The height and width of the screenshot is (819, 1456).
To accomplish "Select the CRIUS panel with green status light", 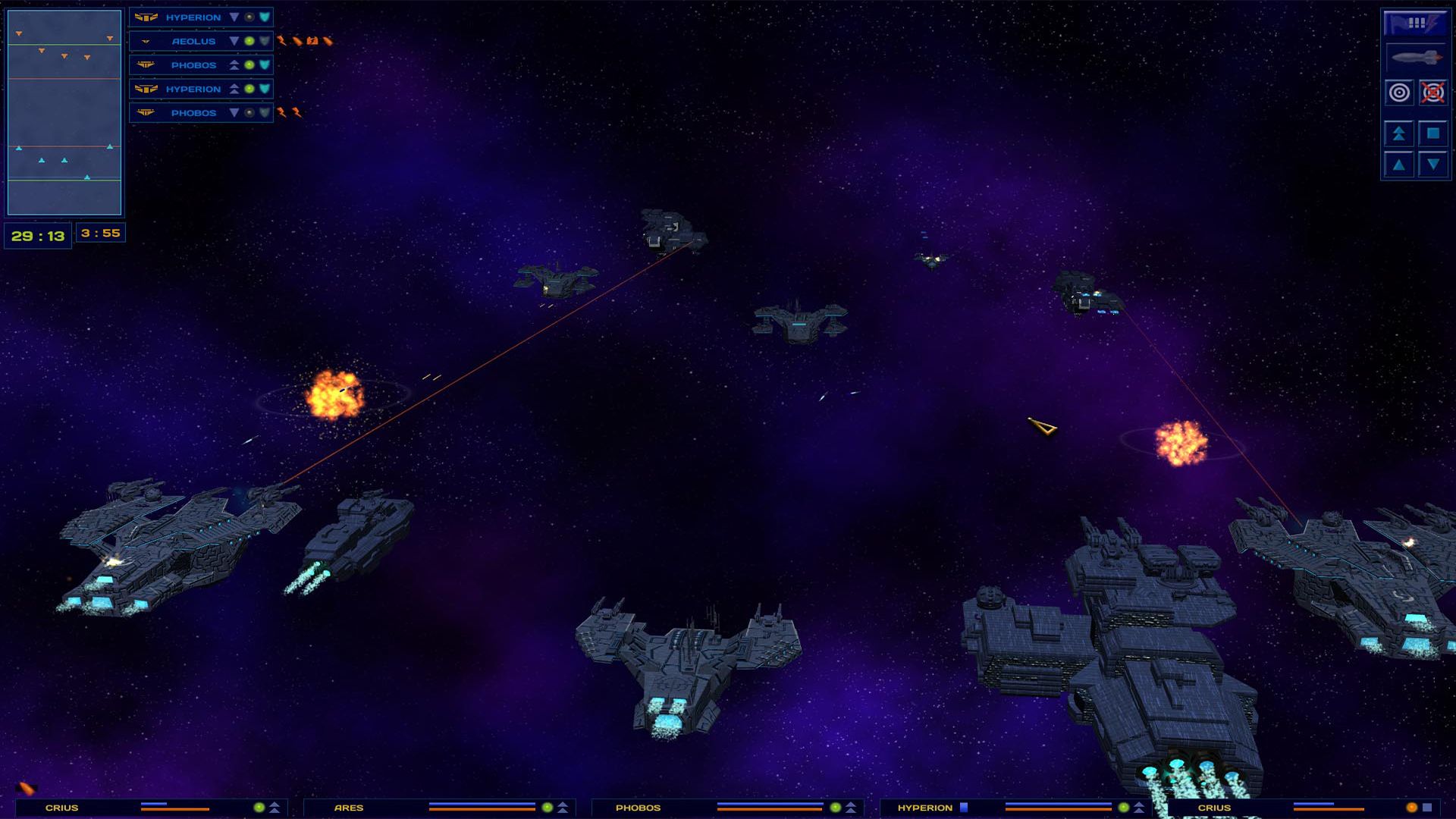I will [x=152, y=808].
